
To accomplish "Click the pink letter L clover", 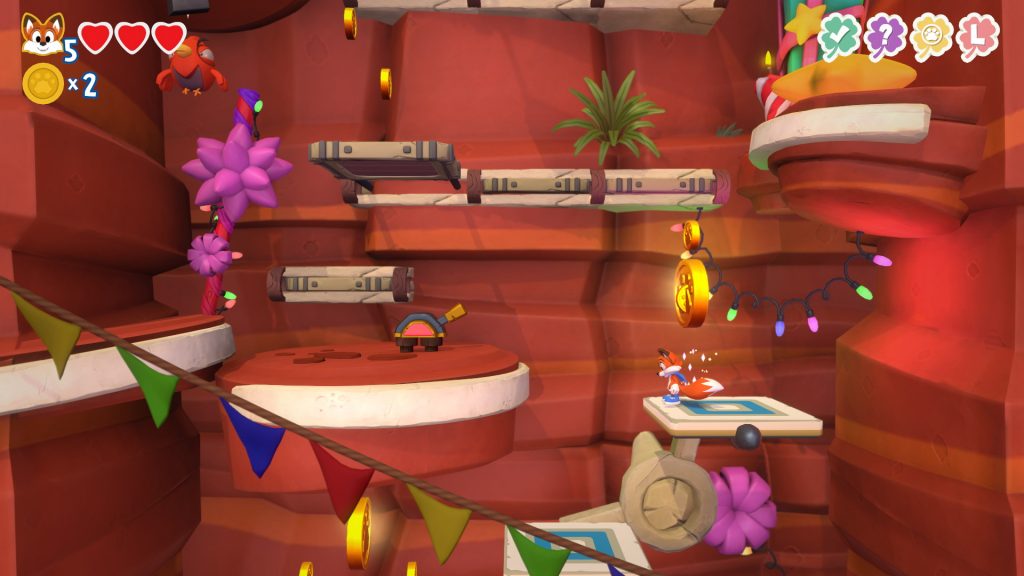I will coord(977,38).
